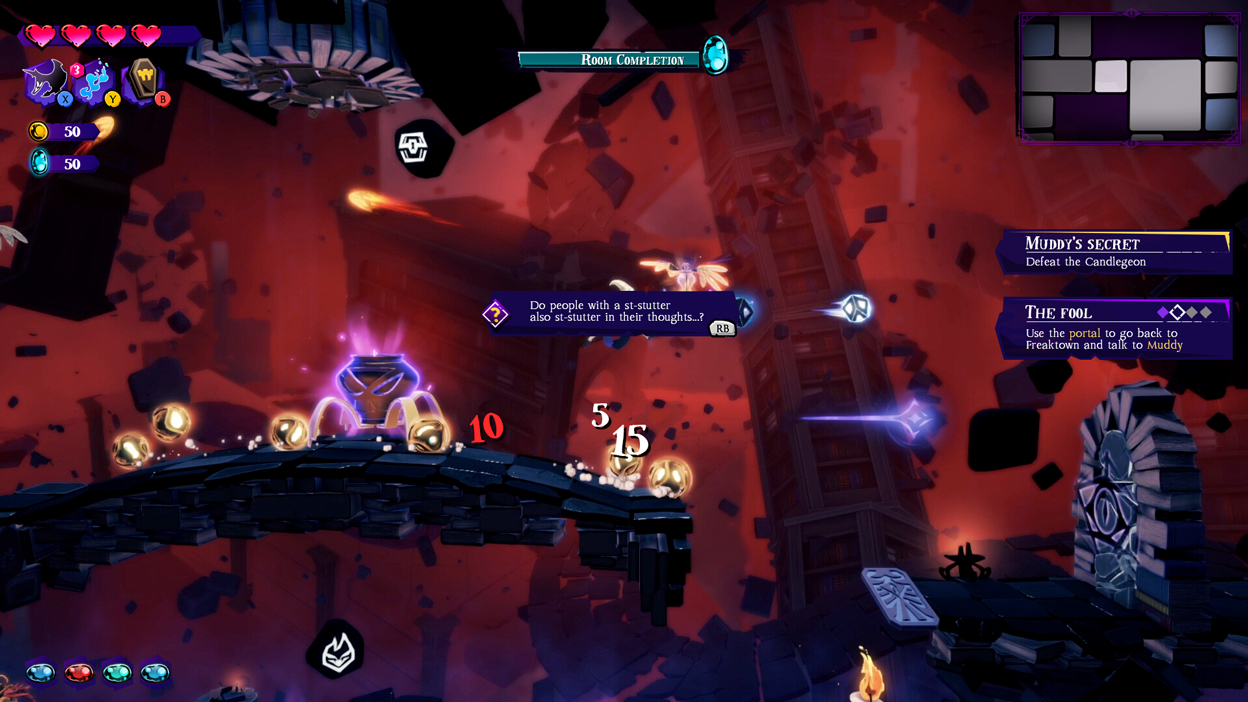
Task: Use the blue spirit ability icon
Action: point(95,80)
